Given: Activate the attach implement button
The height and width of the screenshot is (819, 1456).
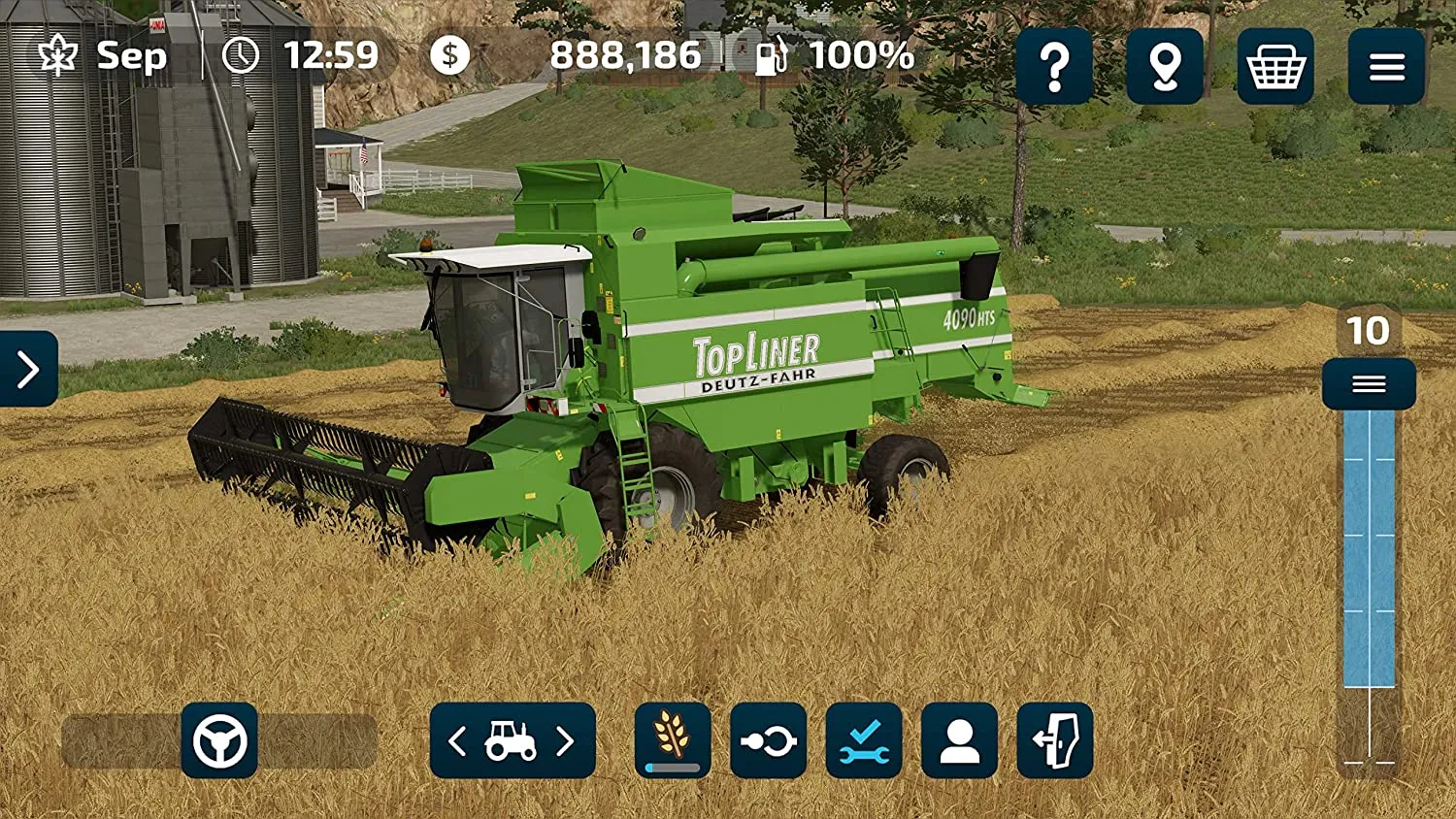Looking at the screenshot, I should 768,741.
